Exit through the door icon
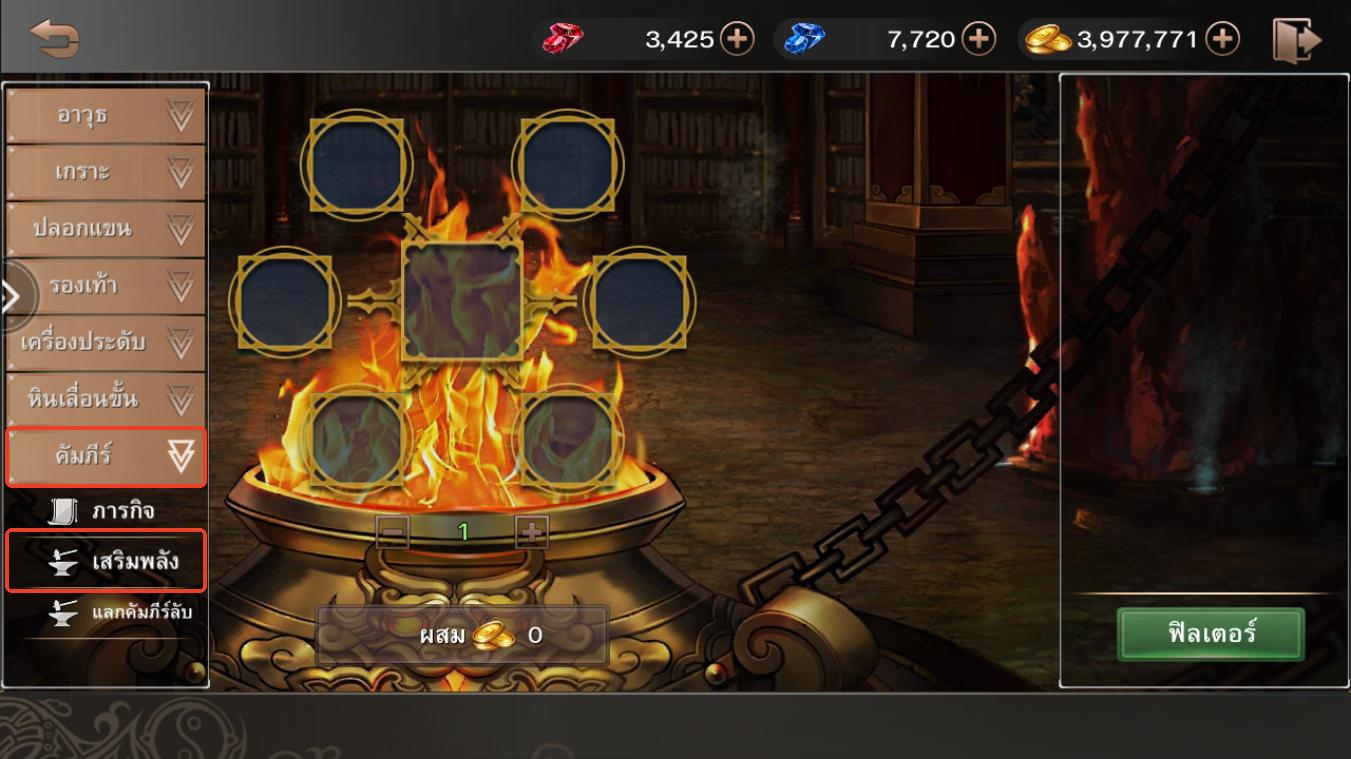Image resolution: width=1351 pixels, height=759 pixels. tap(1296, 40)
